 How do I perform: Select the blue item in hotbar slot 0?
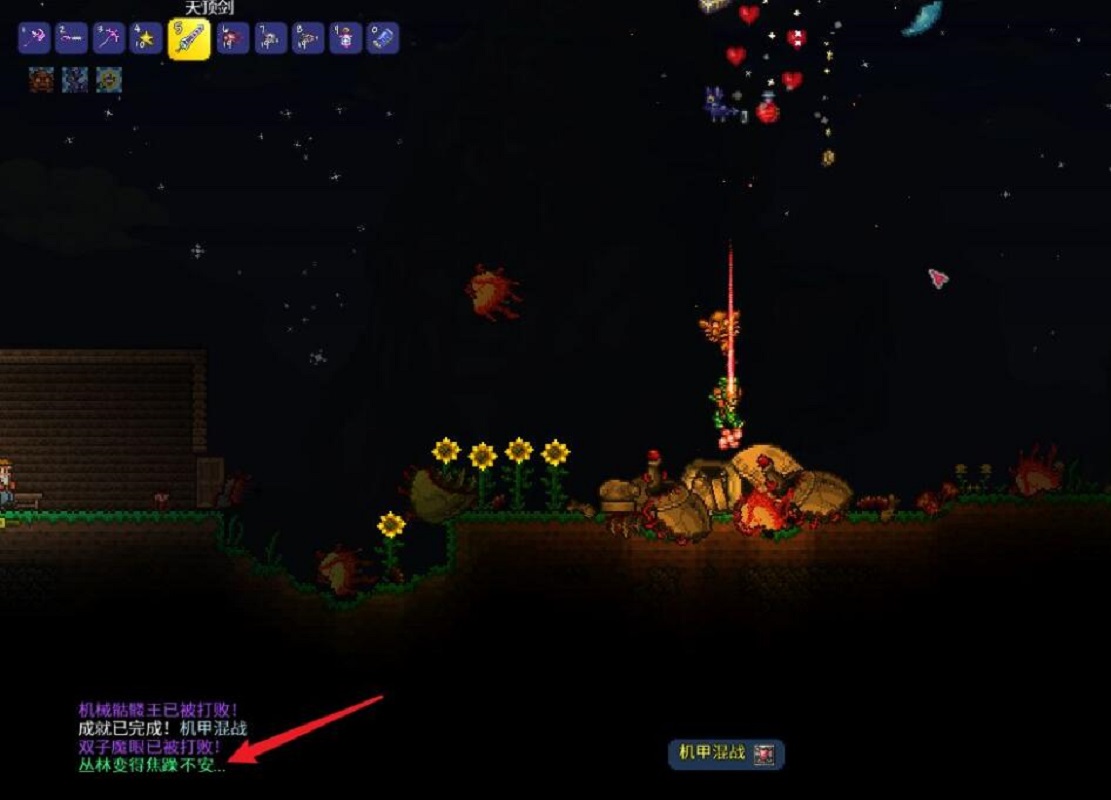(x=382, y=39)
